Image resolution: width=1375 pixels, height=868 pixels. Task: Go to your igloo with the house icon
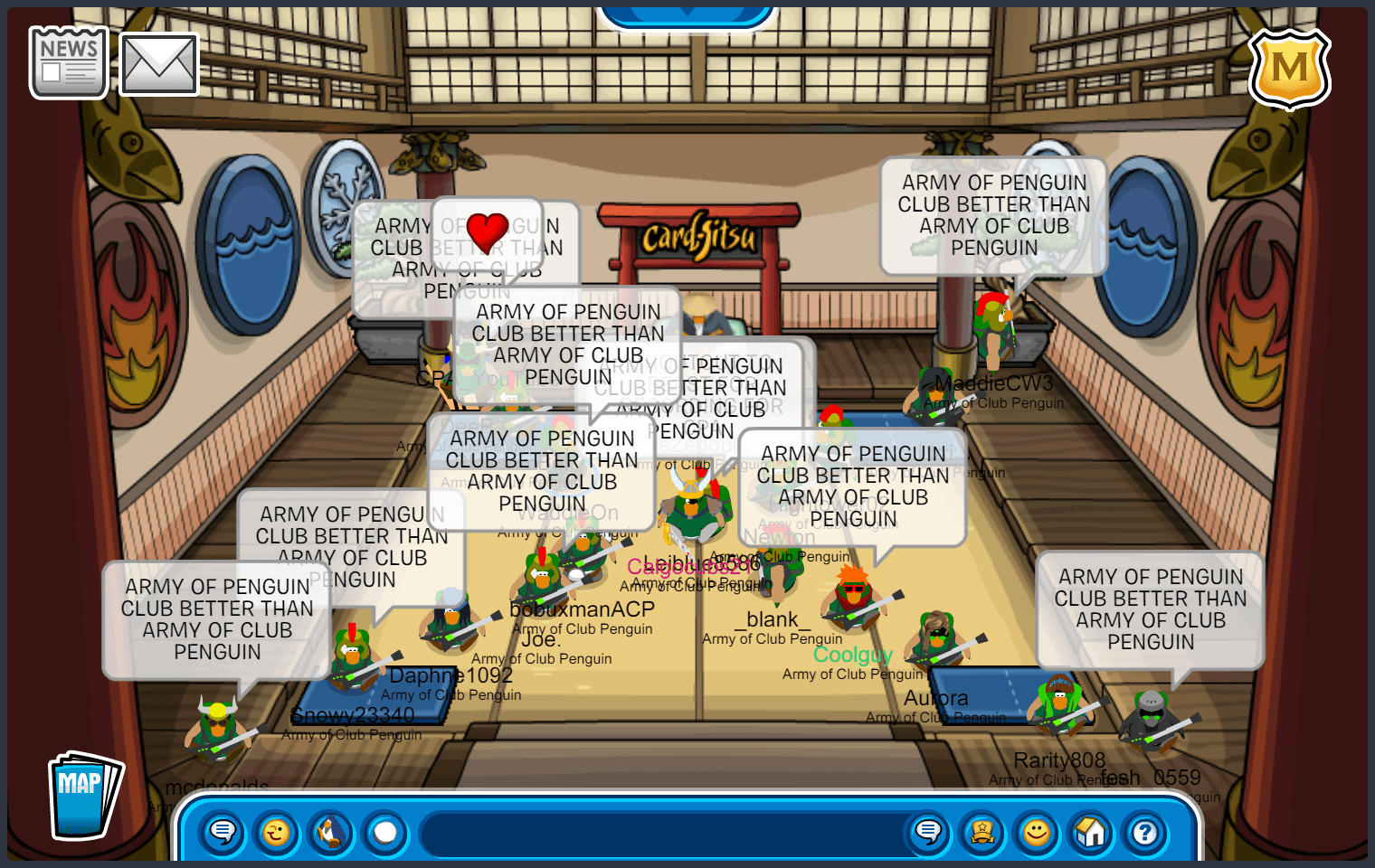tap(1091, 832)
